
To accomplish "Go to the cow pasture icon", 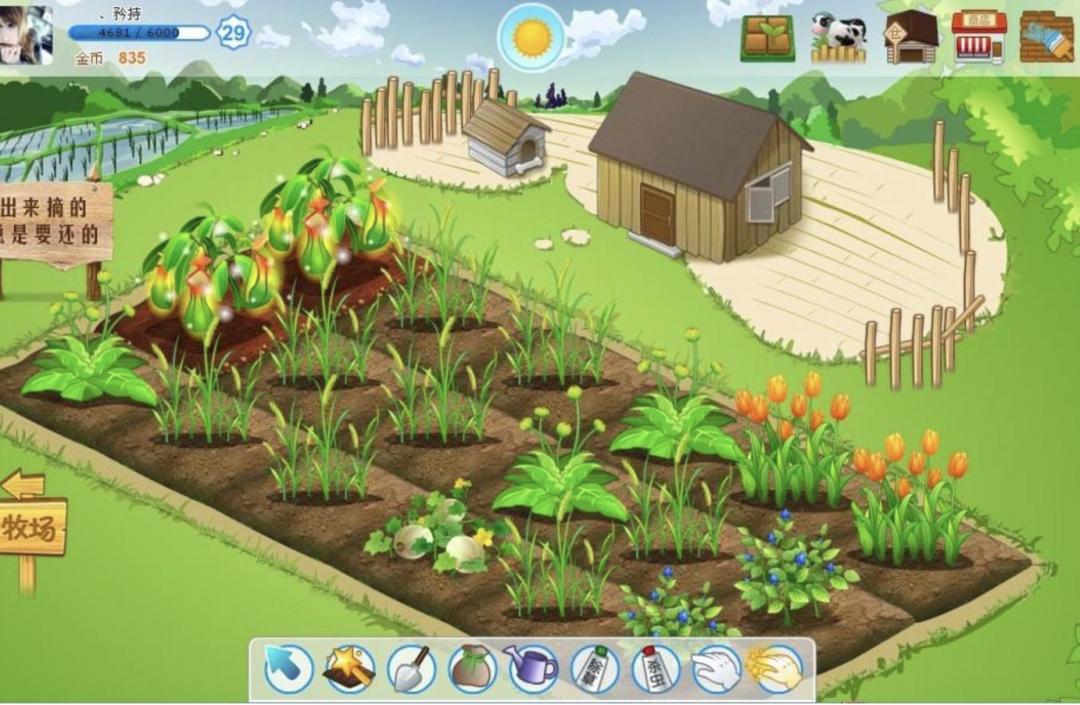I will pos(838,38).
